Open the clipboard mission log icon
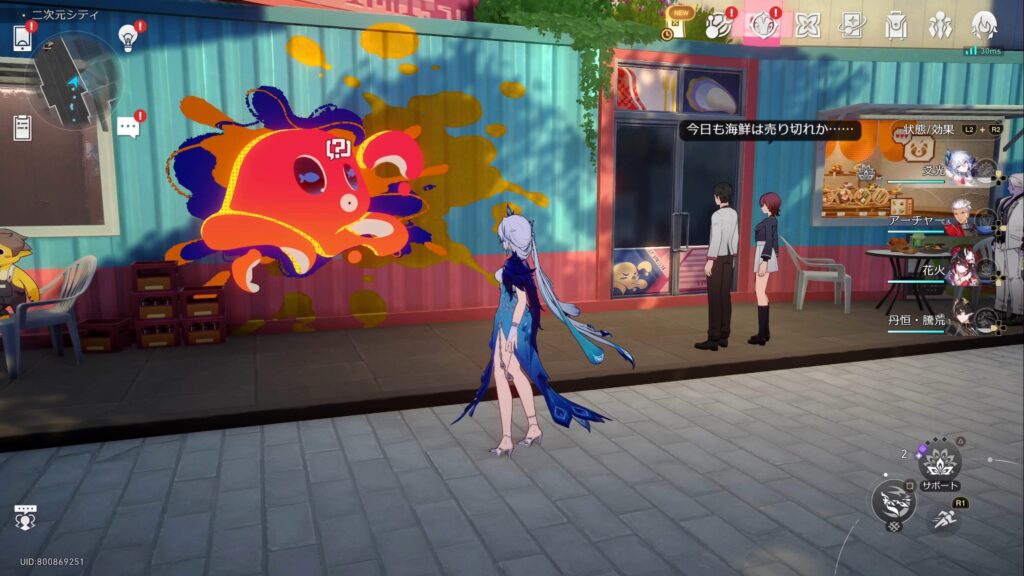This screenshot has width=1024, height=576. (23, 127)
